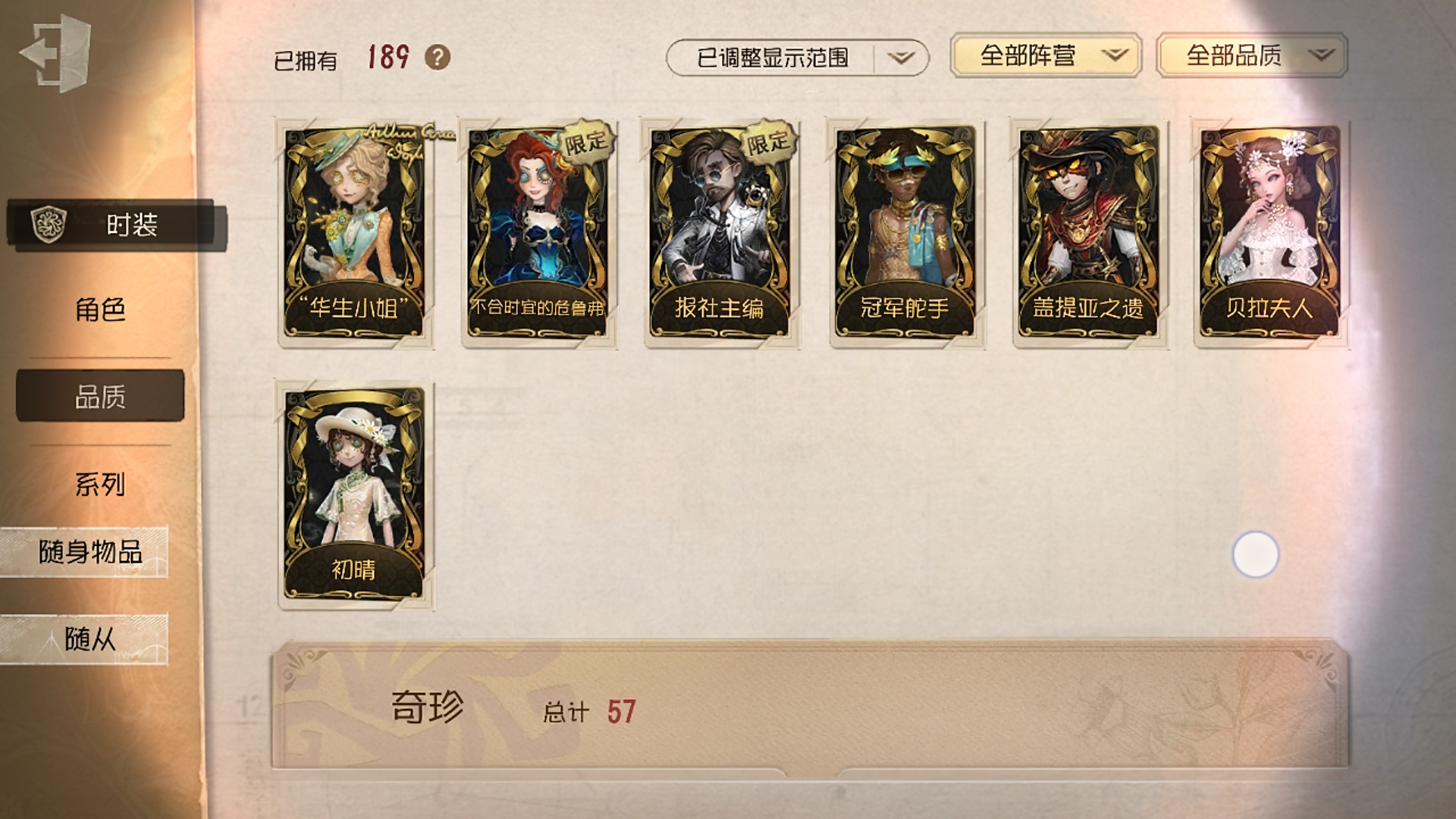Screen dimensions: 1456x819
Task: Pick the 报社主编 costume card
Action: (x=721, y=232)
